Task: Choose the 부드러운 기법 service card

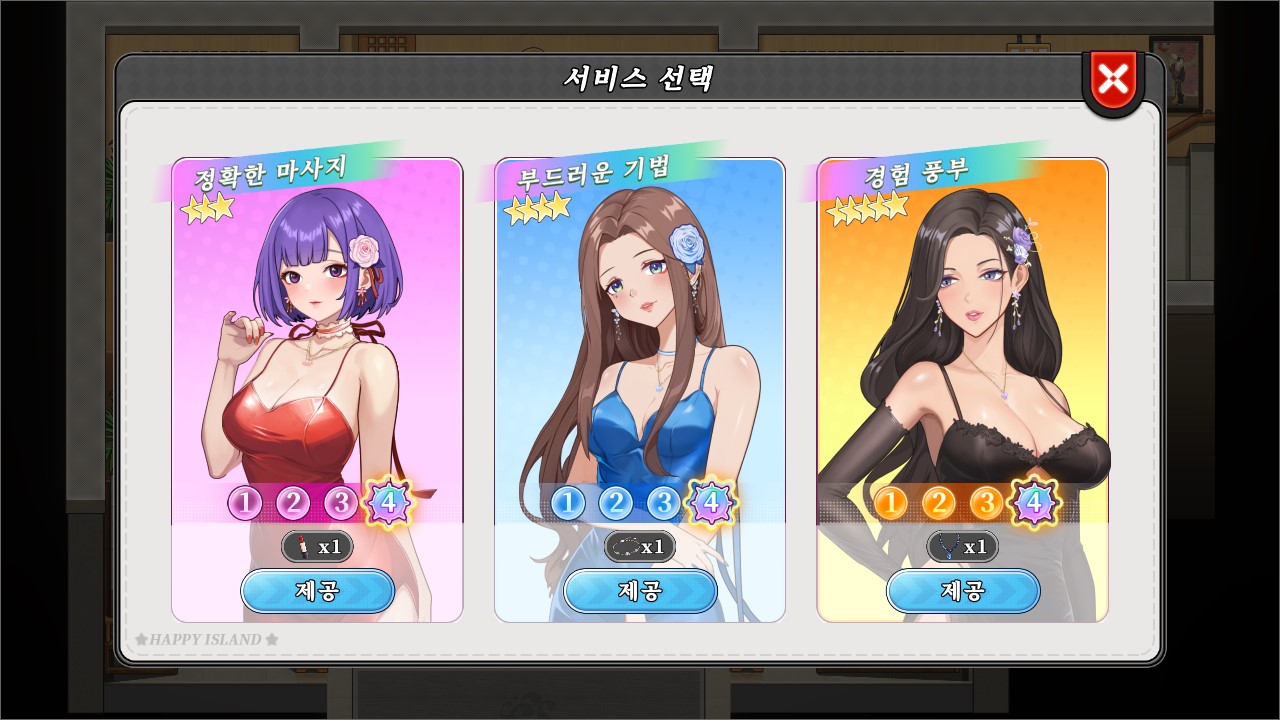Action: tap(640, 330)
